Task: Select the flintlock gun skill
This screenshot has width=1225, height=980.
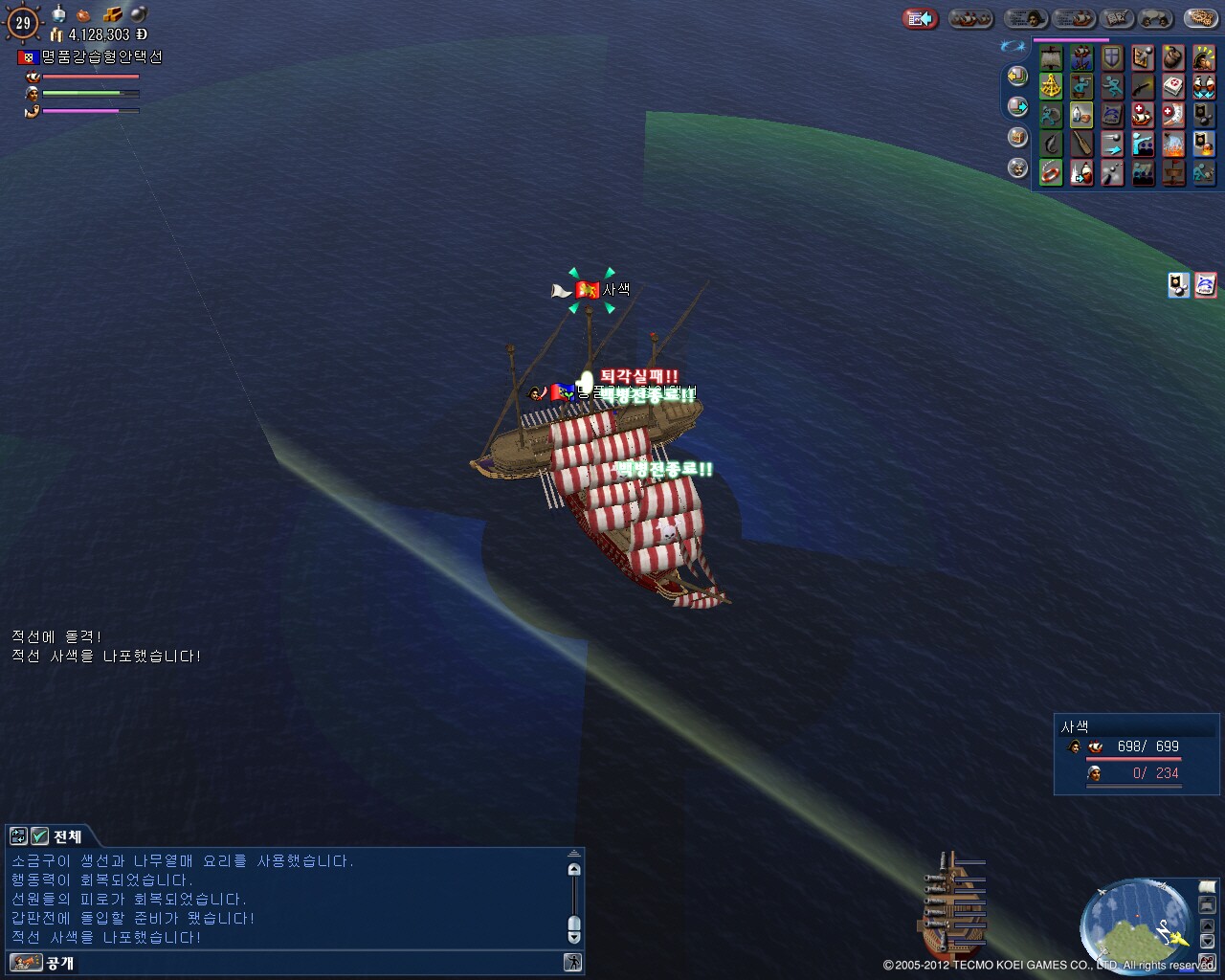Action: 1143,87
